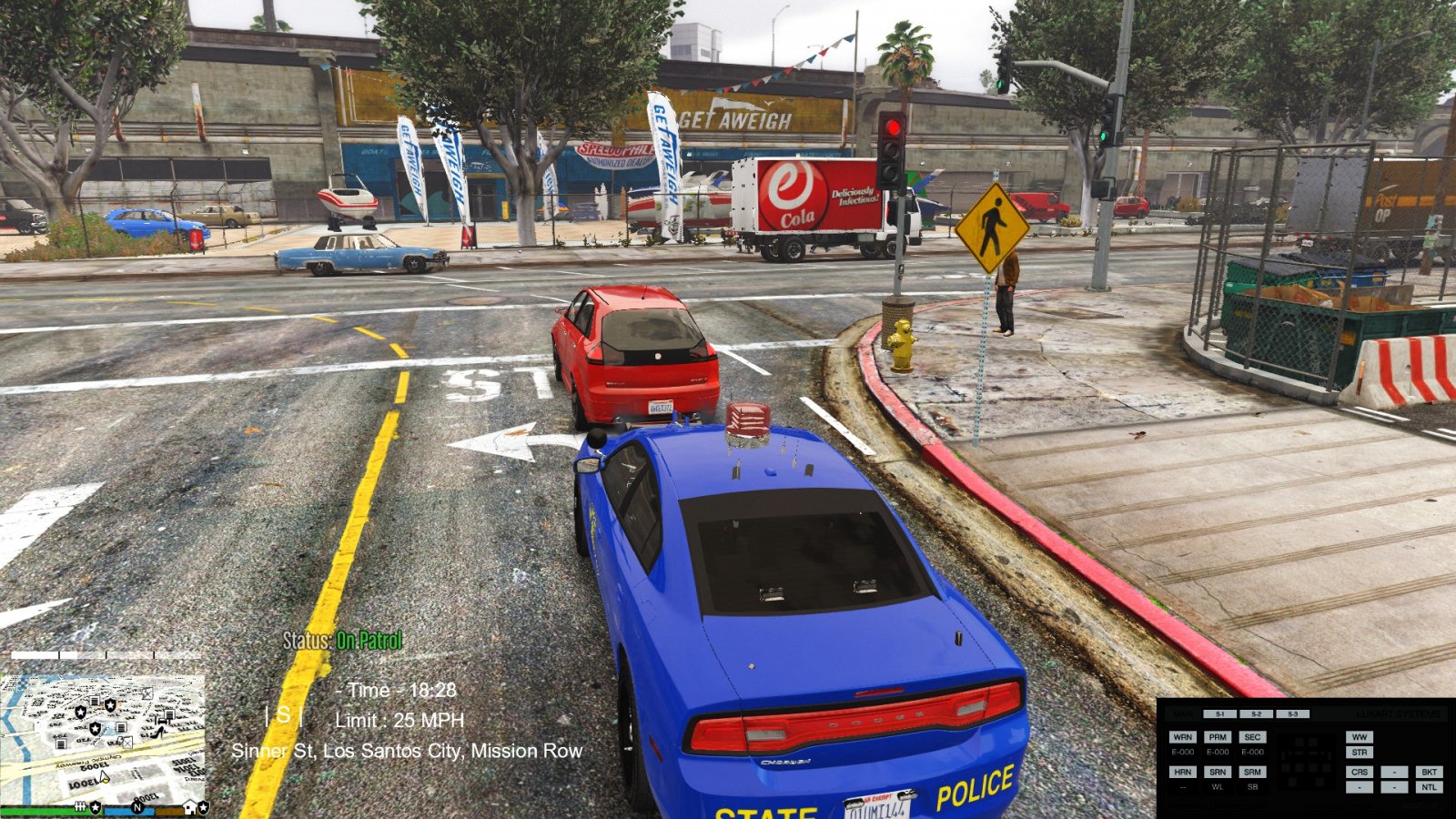Viewport: 1456px width, 819px height.
Task: Activate the NTL button
Action: [1429, 787]
